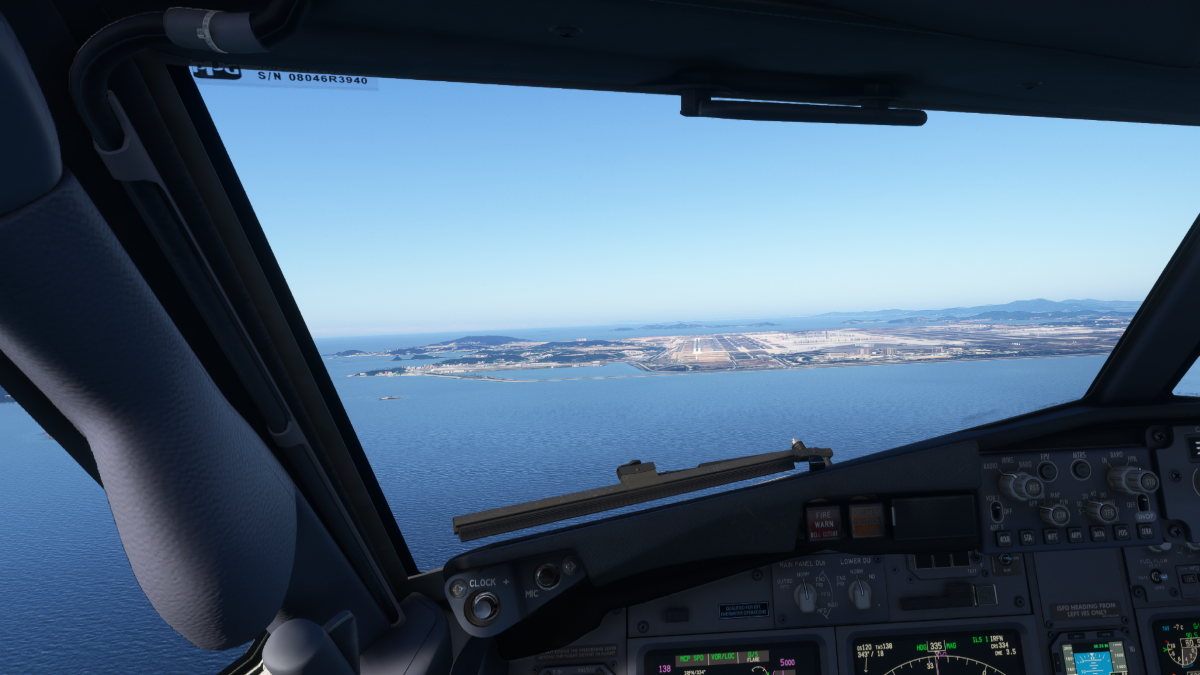
Task: Click the amber master caution light
Action: 866,520
